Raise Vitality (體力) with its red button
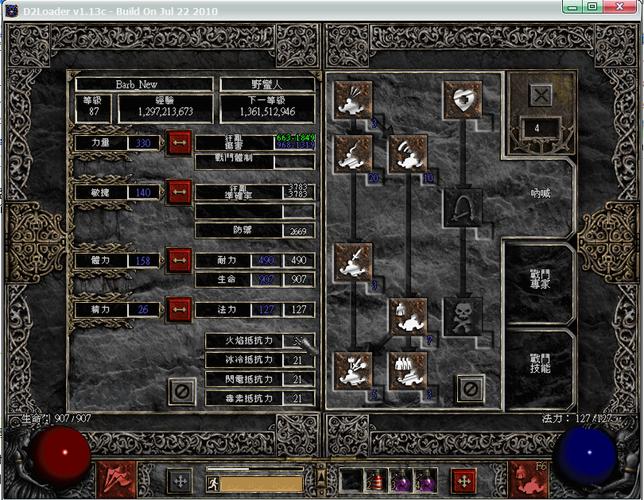Screen dimensions: 644x500 (x=179, y=261)
